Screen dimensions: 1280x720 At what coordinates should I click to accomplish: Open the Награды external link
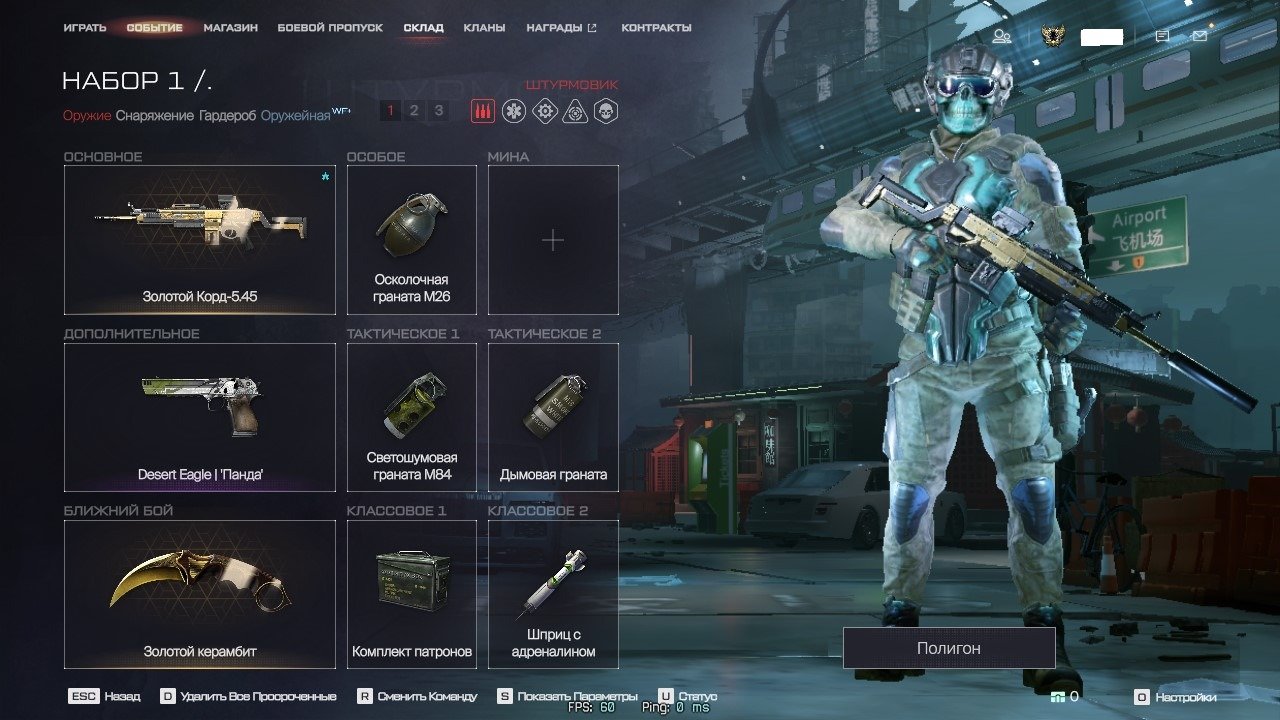561,28
